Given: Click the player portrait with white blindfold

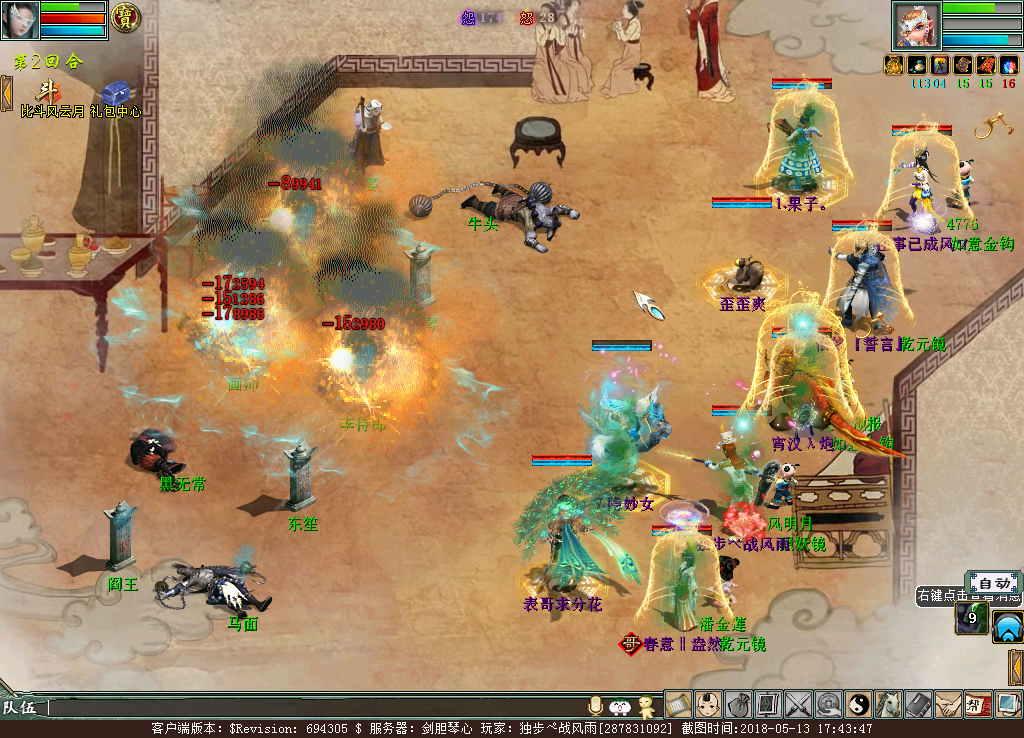Looking at the screenshot, I should point(20,18).
